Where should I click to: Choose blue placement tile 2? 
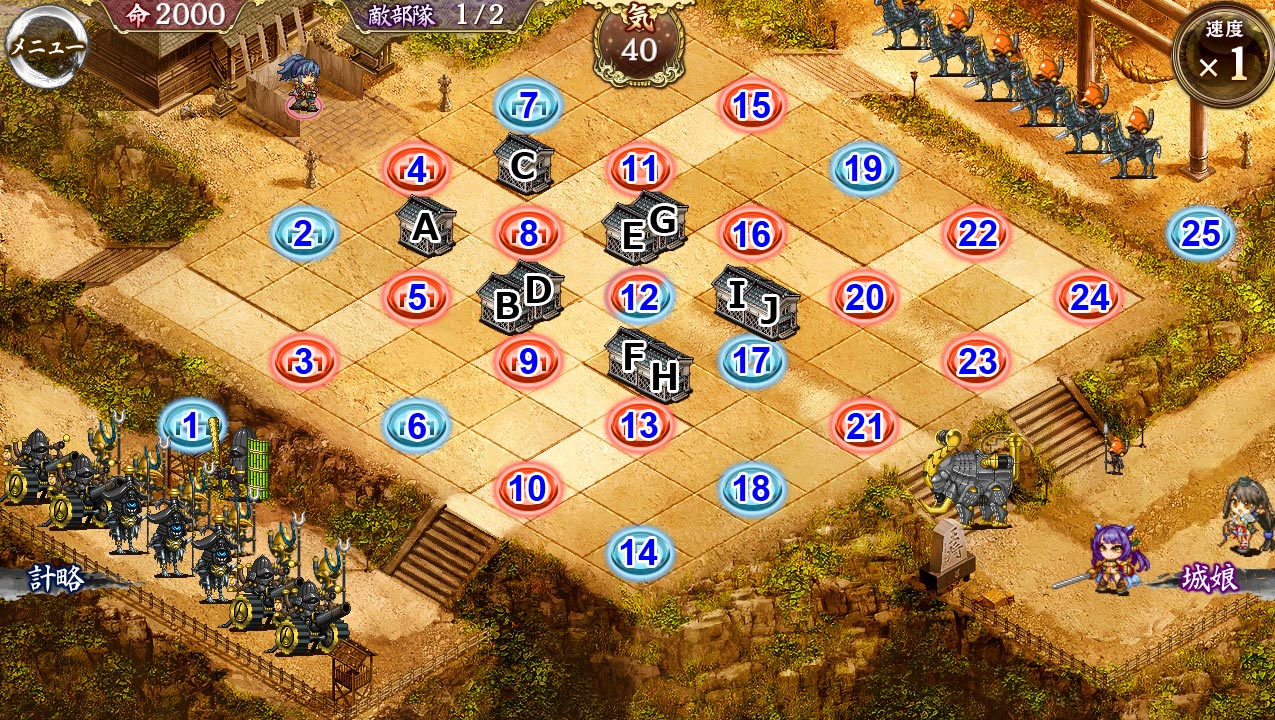click(x=304, y=234)
